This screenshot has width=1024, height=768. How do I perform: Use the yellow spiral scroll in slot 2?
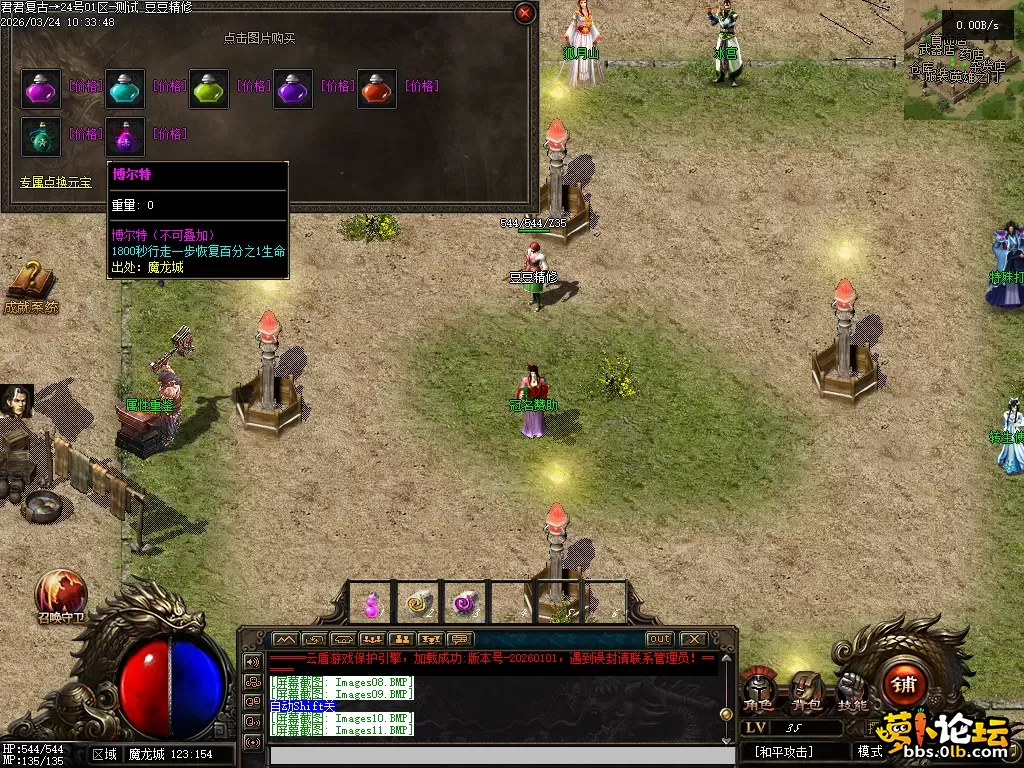click(419, 604)
